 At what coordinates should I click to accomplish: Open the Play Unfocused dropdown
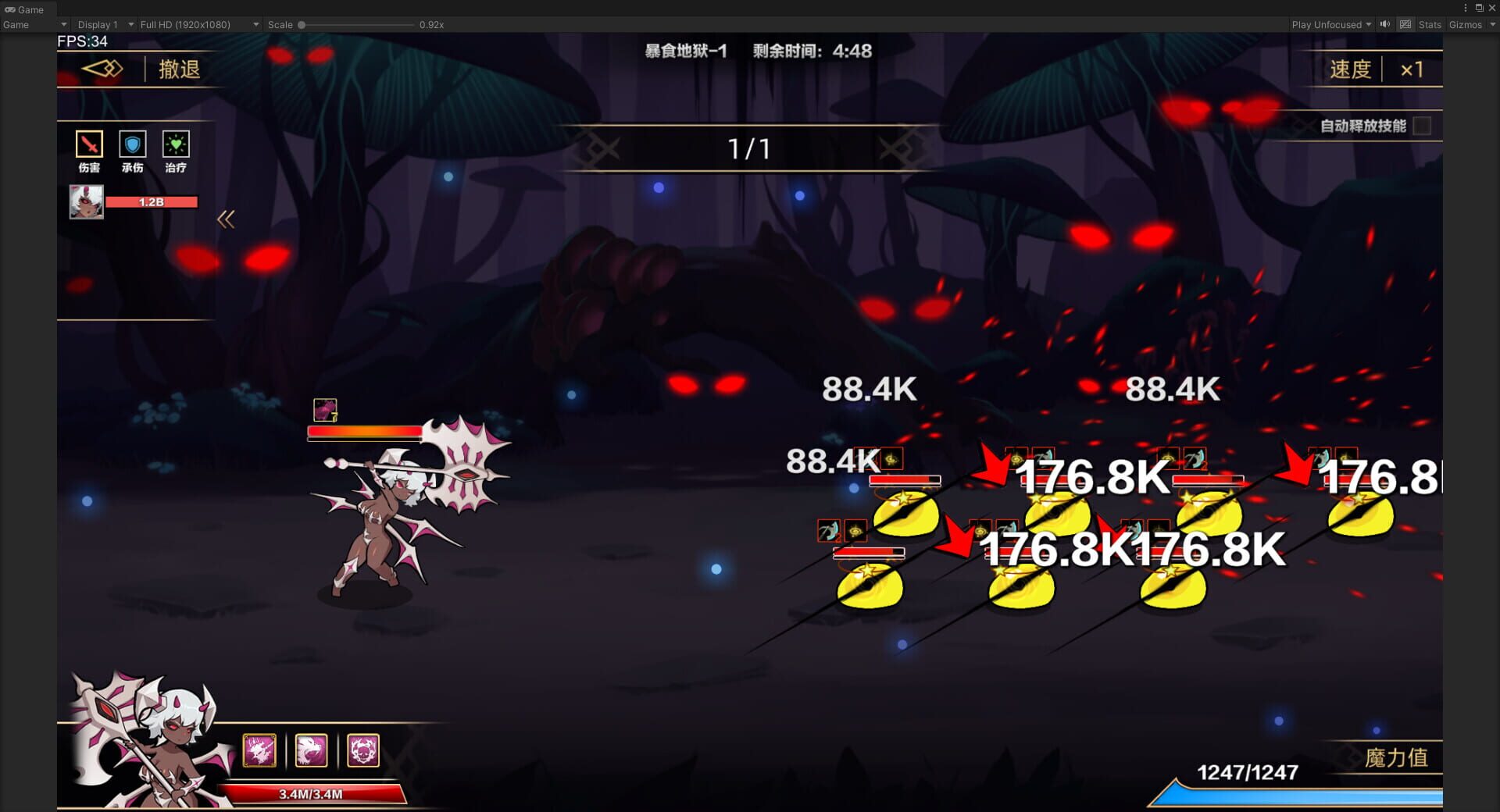(1330, 24)
